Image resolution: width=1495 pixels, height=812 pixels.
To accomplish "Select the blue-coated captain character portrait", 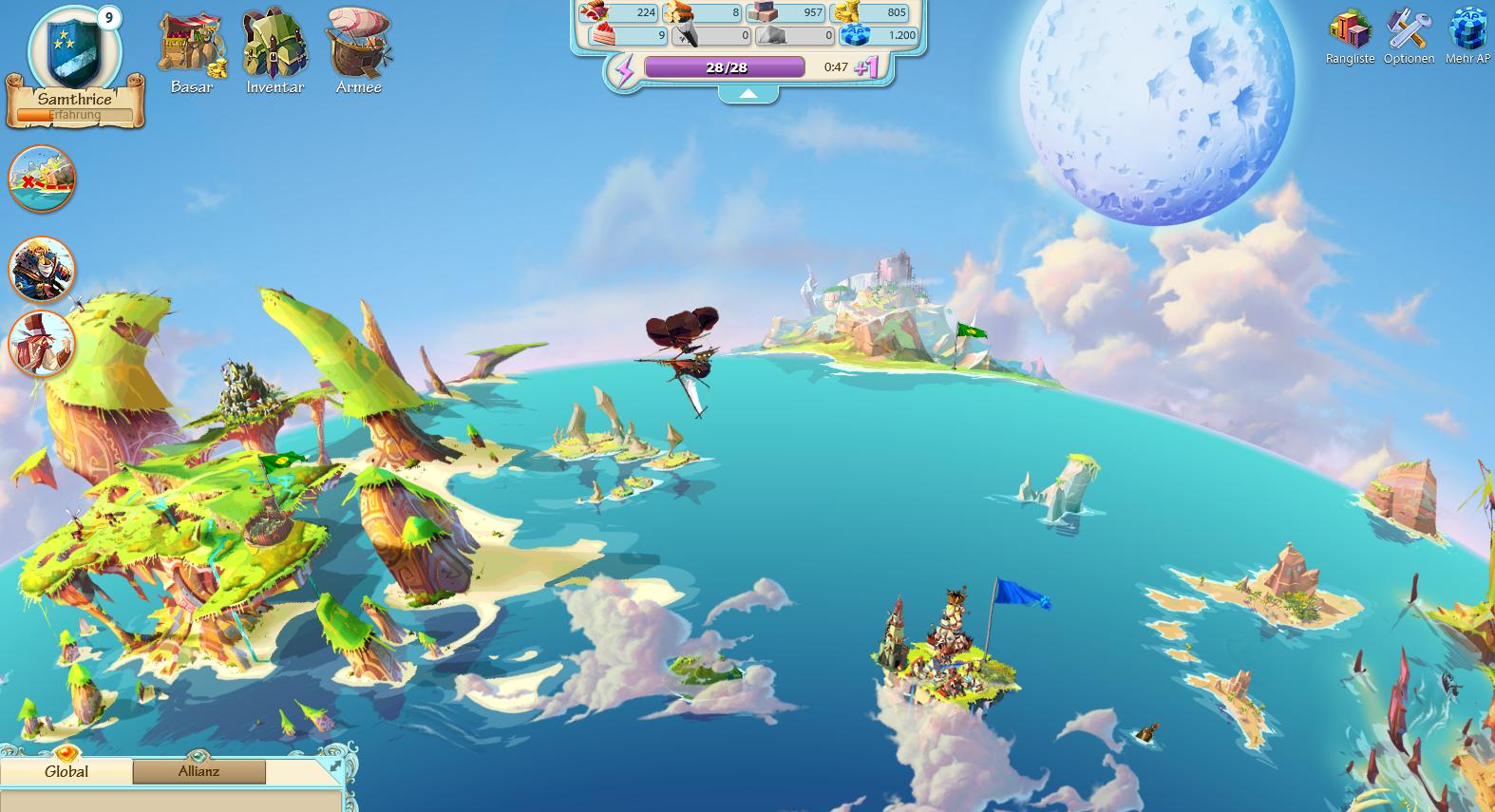I will pos(41,271).
